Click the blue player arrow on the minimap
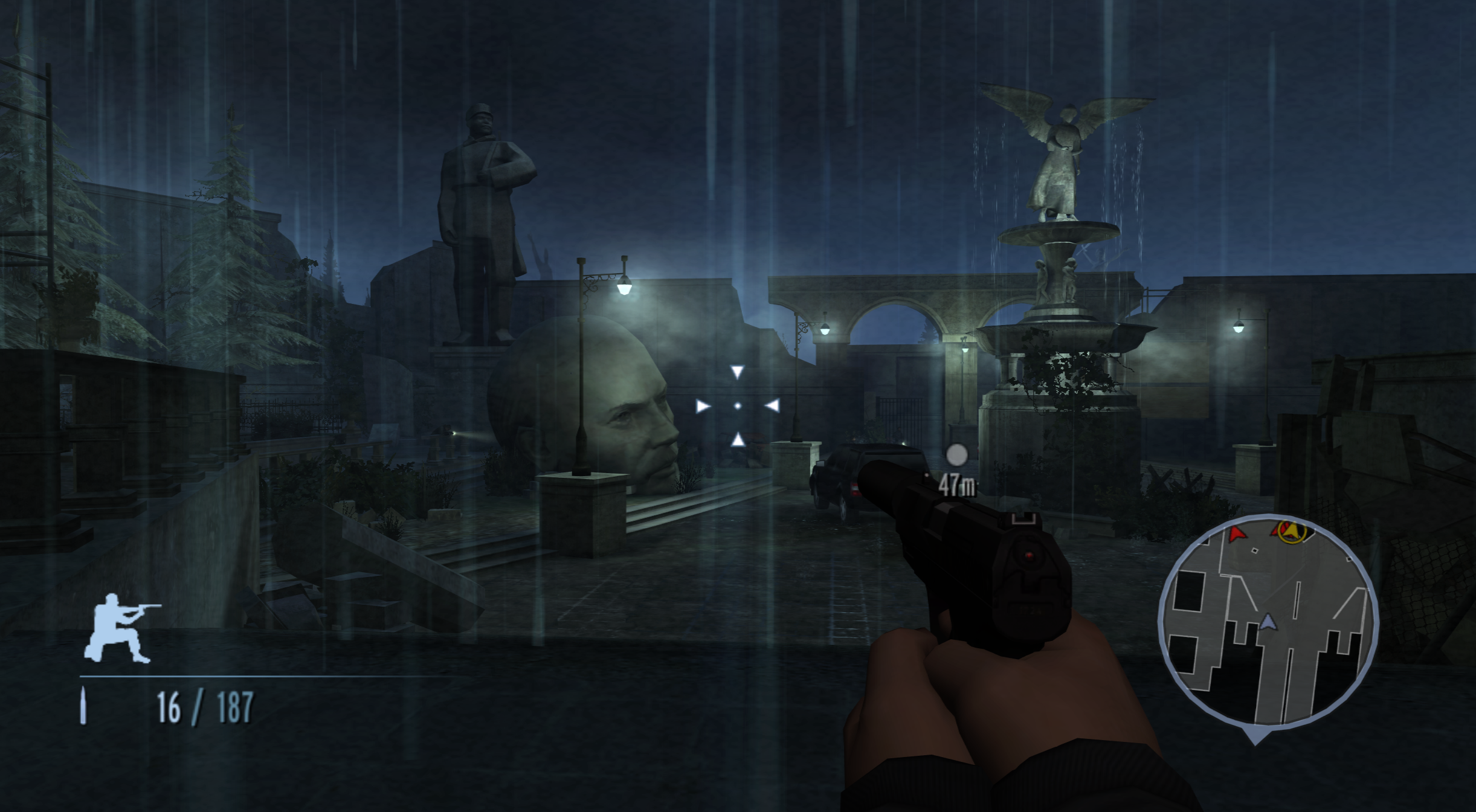This screenshot has width=1476, height=812. click(1267, 622)
